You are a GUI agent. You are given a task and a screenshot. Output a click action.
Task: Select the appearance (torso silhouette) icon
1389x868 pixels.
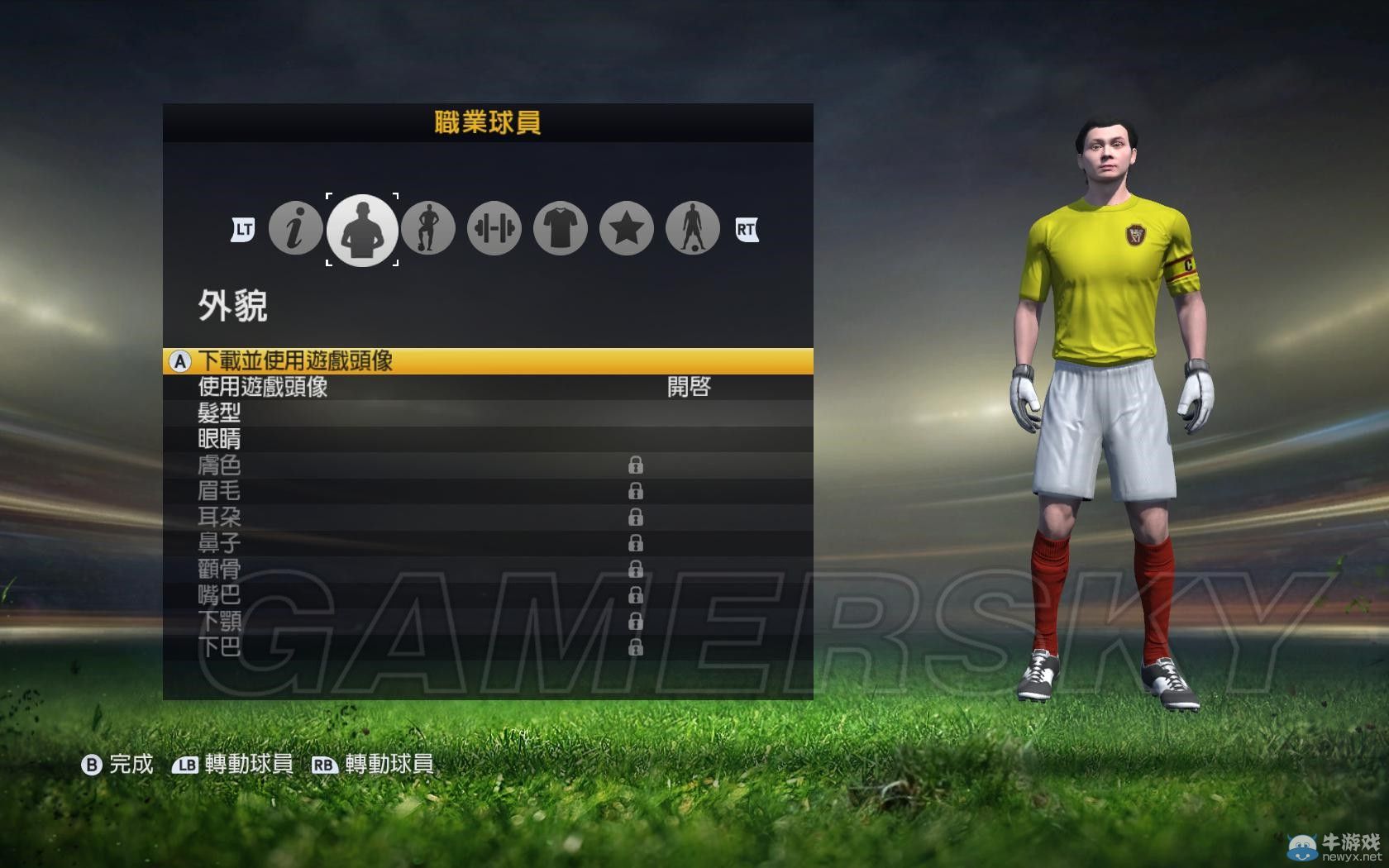[x=363, y=229]
